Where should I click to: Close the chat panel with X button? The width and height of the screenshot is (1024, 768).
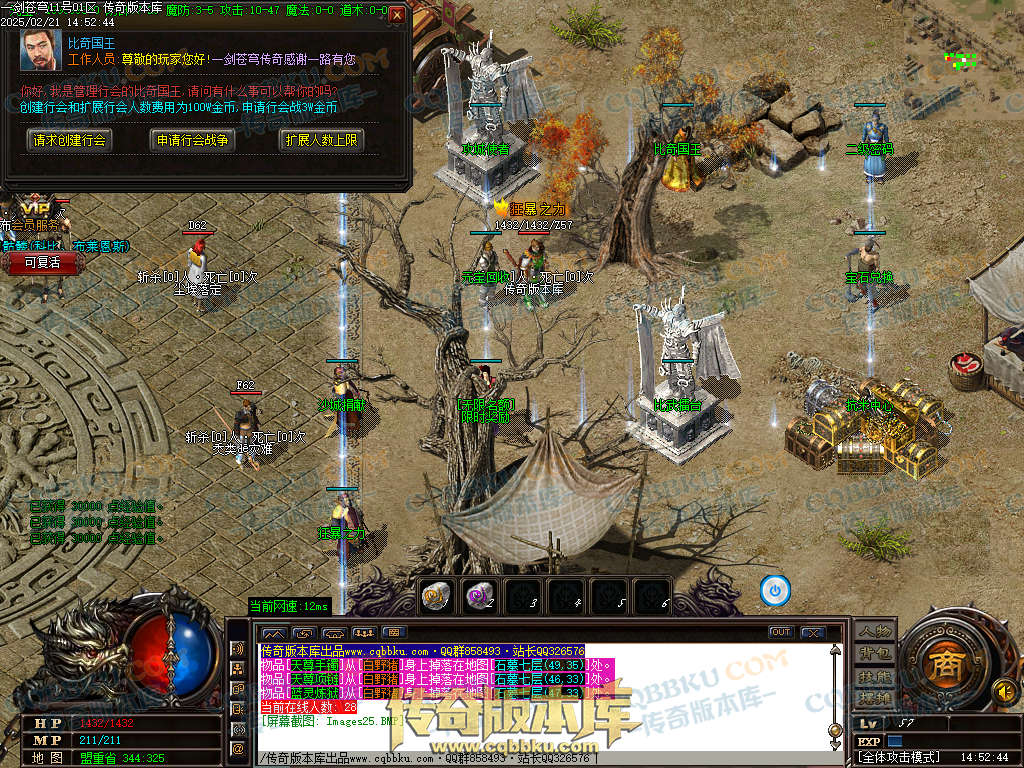(x=813, y=632)
